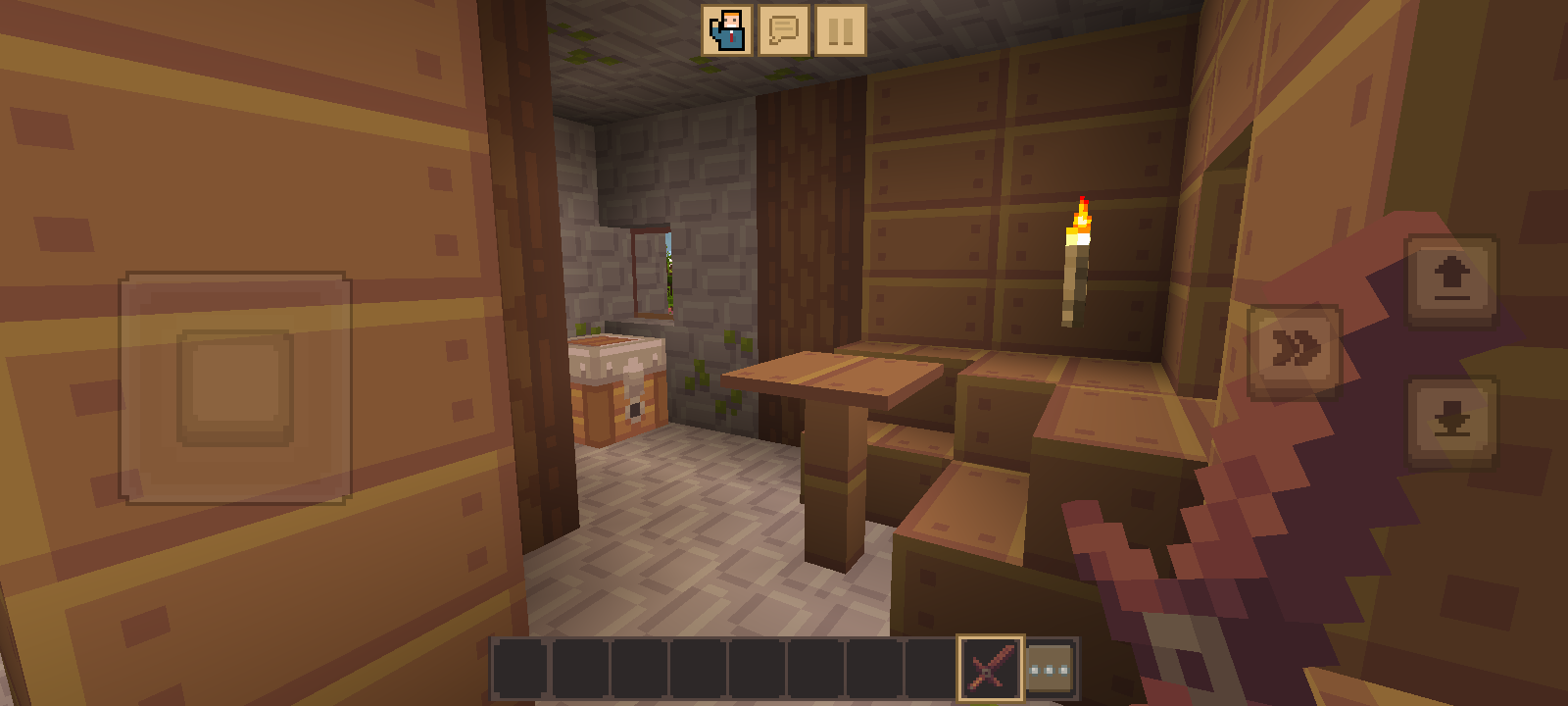Open the chat speech bubble
This screenshot has width=1568, height=706.
coord(784,30)
